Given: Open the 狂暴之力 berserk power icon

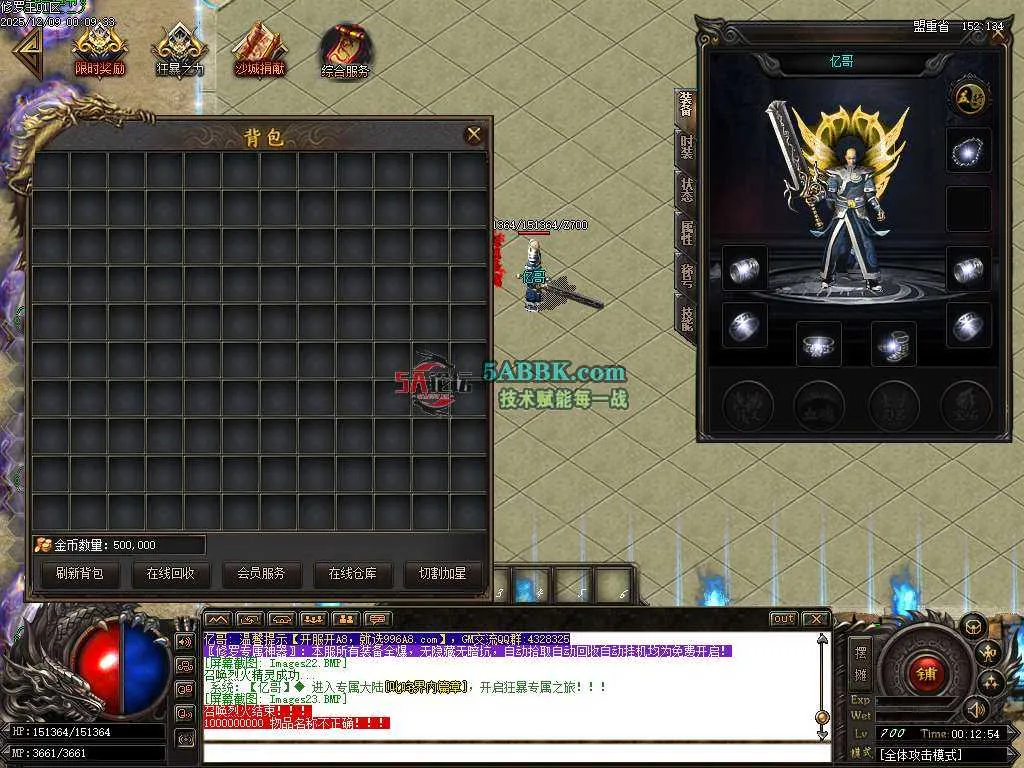Looking at the screenshot, I should click(180, 50).
